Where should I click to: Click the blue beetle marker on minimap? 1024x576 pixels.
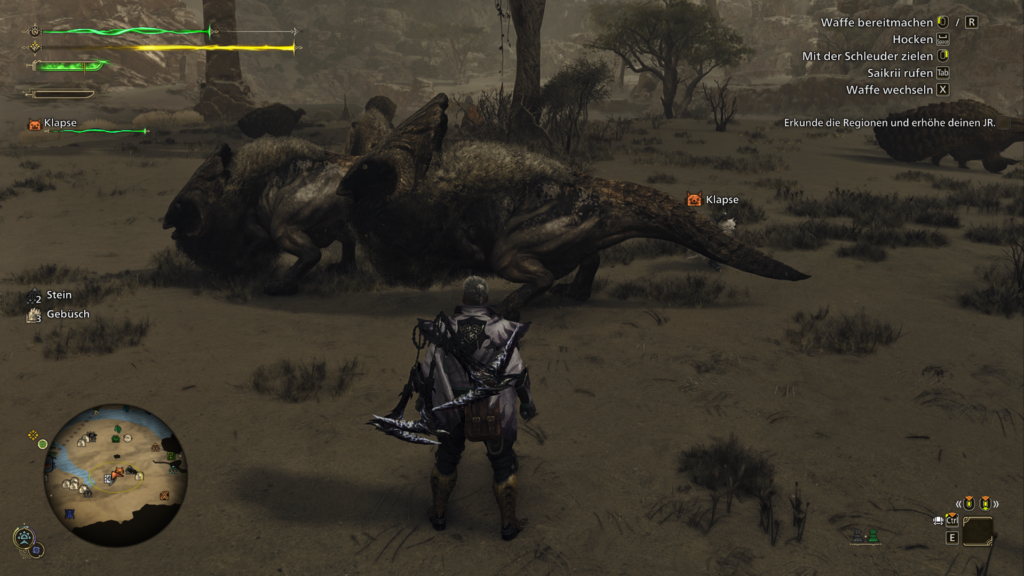tap(69, 514)
